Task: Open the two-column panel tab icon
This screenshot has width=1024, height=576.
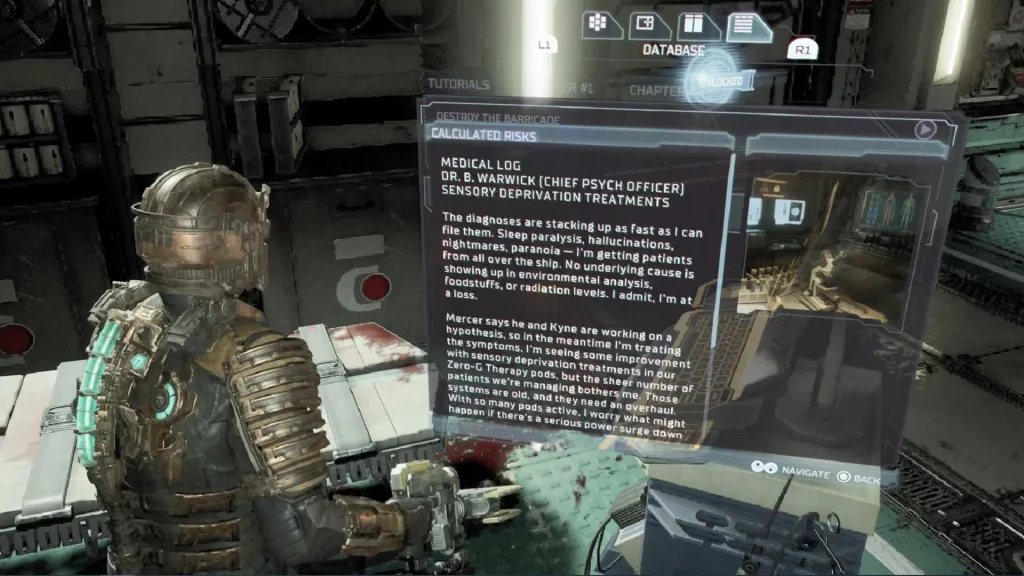Action: tap(699, 27)
